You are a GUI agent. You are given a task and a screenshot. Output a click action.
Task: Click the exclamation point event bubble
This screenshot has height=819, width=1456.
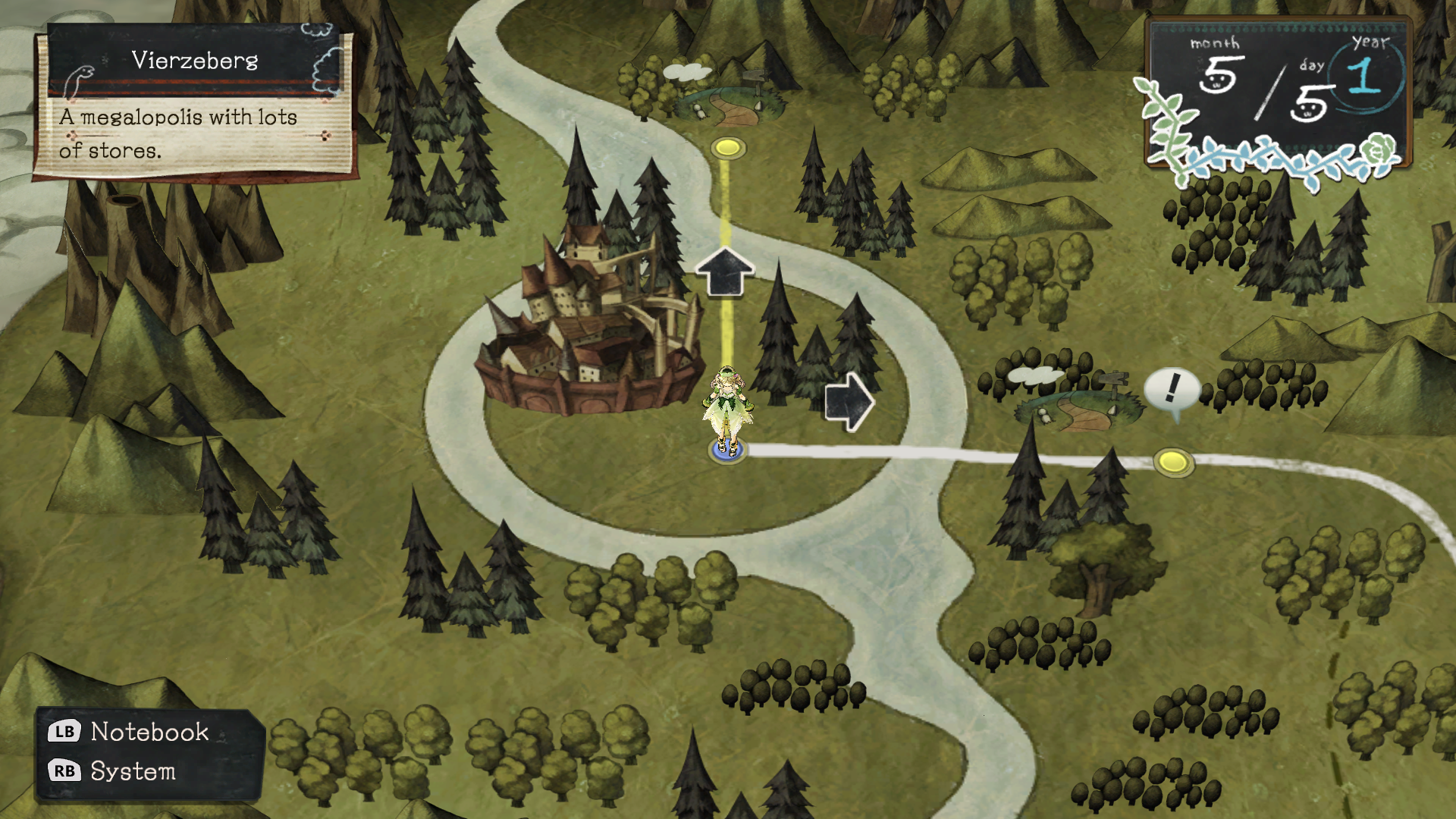pyautogui.click(x=1172, y=388)
